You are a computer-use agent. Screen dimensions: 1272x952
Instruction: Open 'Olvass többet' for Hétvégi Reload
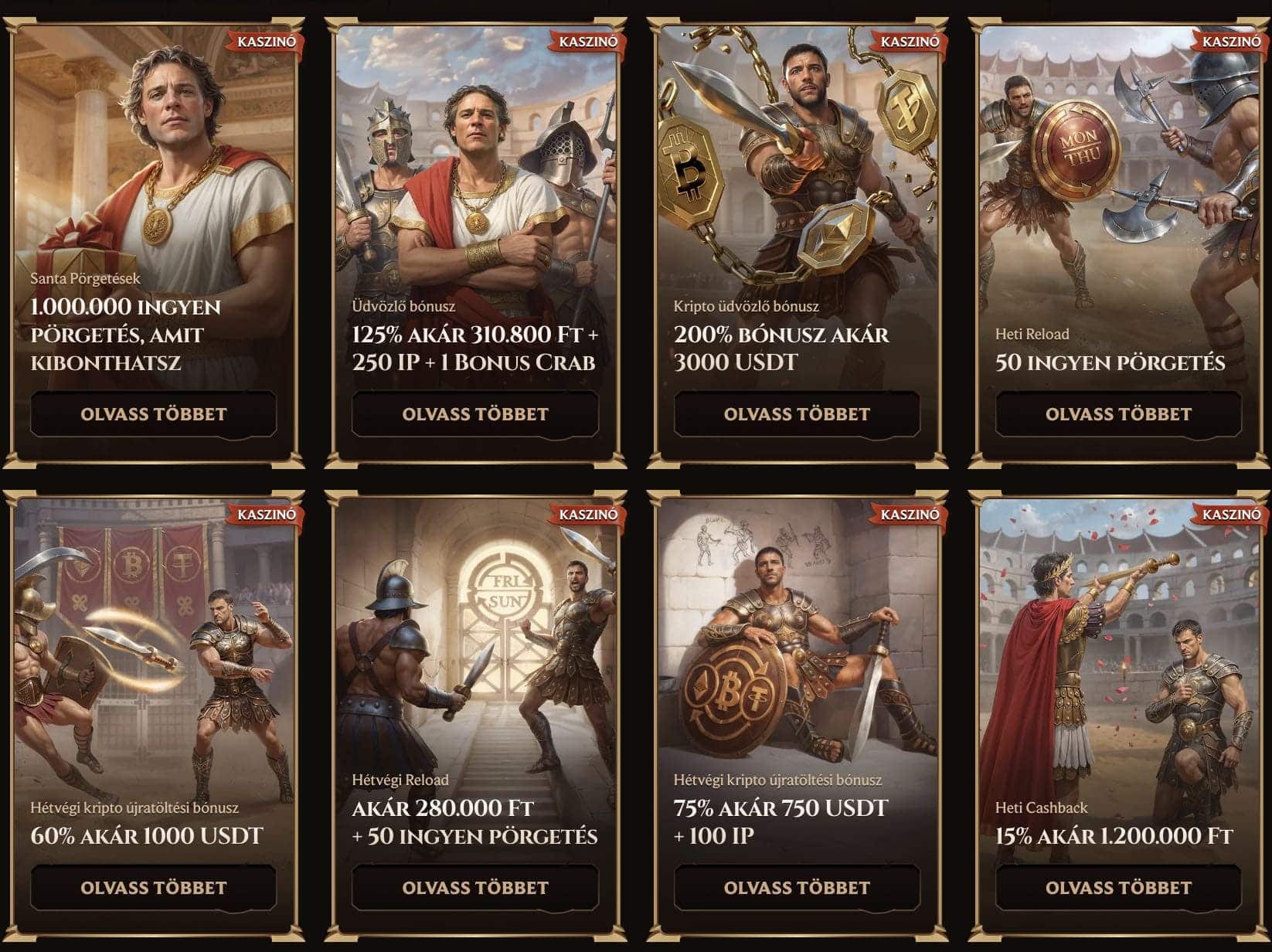click(474, 888)
